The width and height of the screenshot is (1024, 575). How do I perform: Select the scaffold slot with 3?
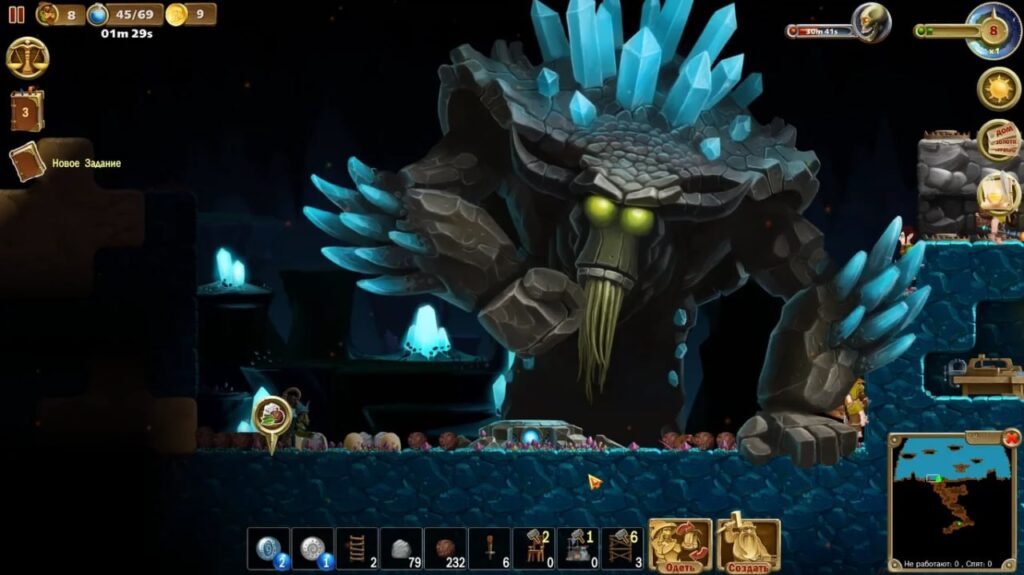621,549
